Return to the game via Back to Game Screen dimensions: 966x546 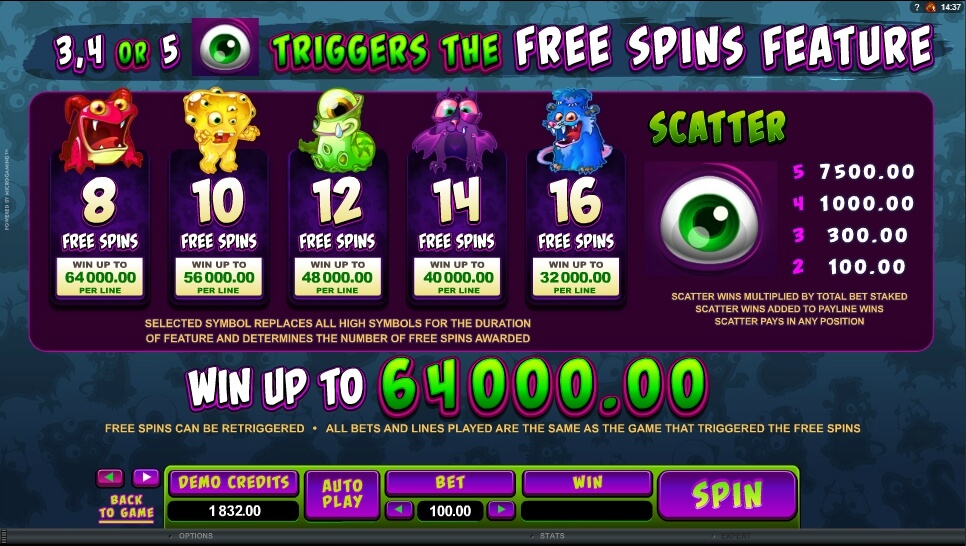(x=127, y=506)
